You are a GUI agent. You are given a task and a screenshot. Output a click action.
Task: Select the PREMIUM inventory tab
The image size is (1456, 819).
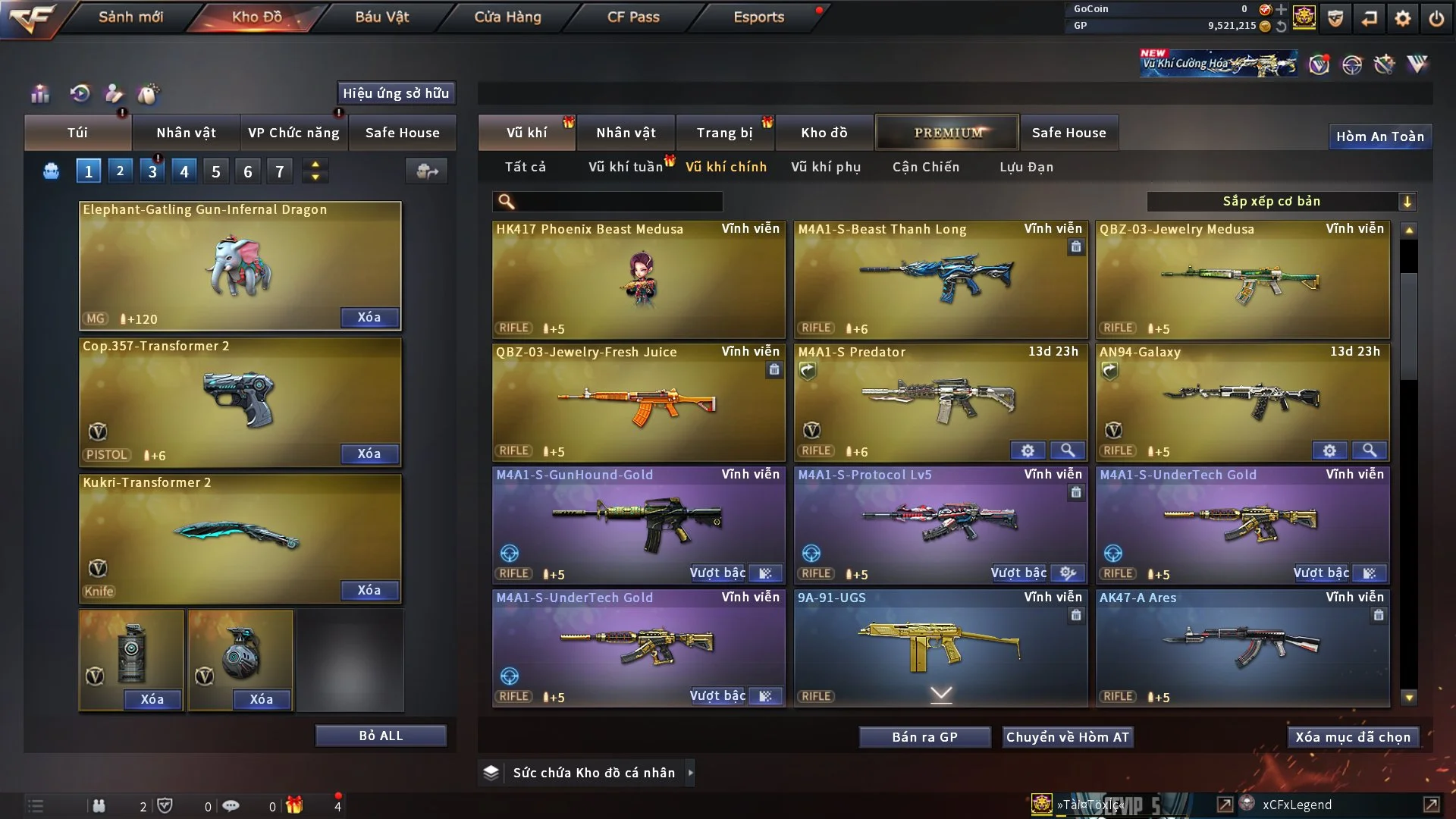(947, 133)
